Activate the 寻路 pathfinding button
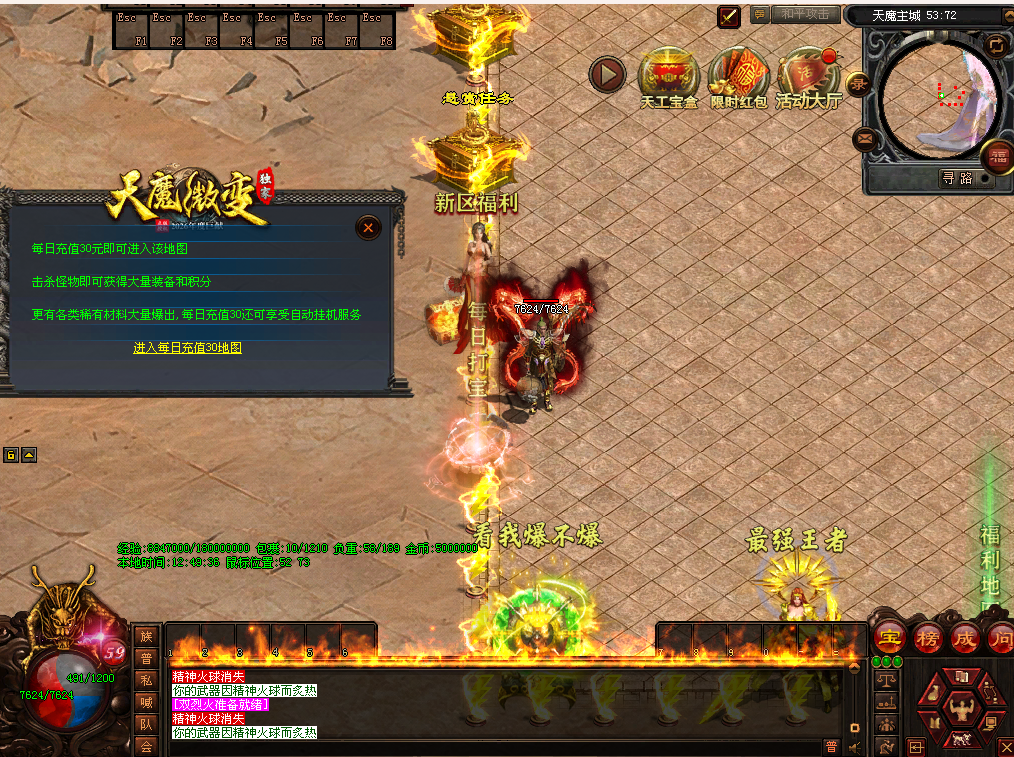The image size is (1014, 757). 956,178
